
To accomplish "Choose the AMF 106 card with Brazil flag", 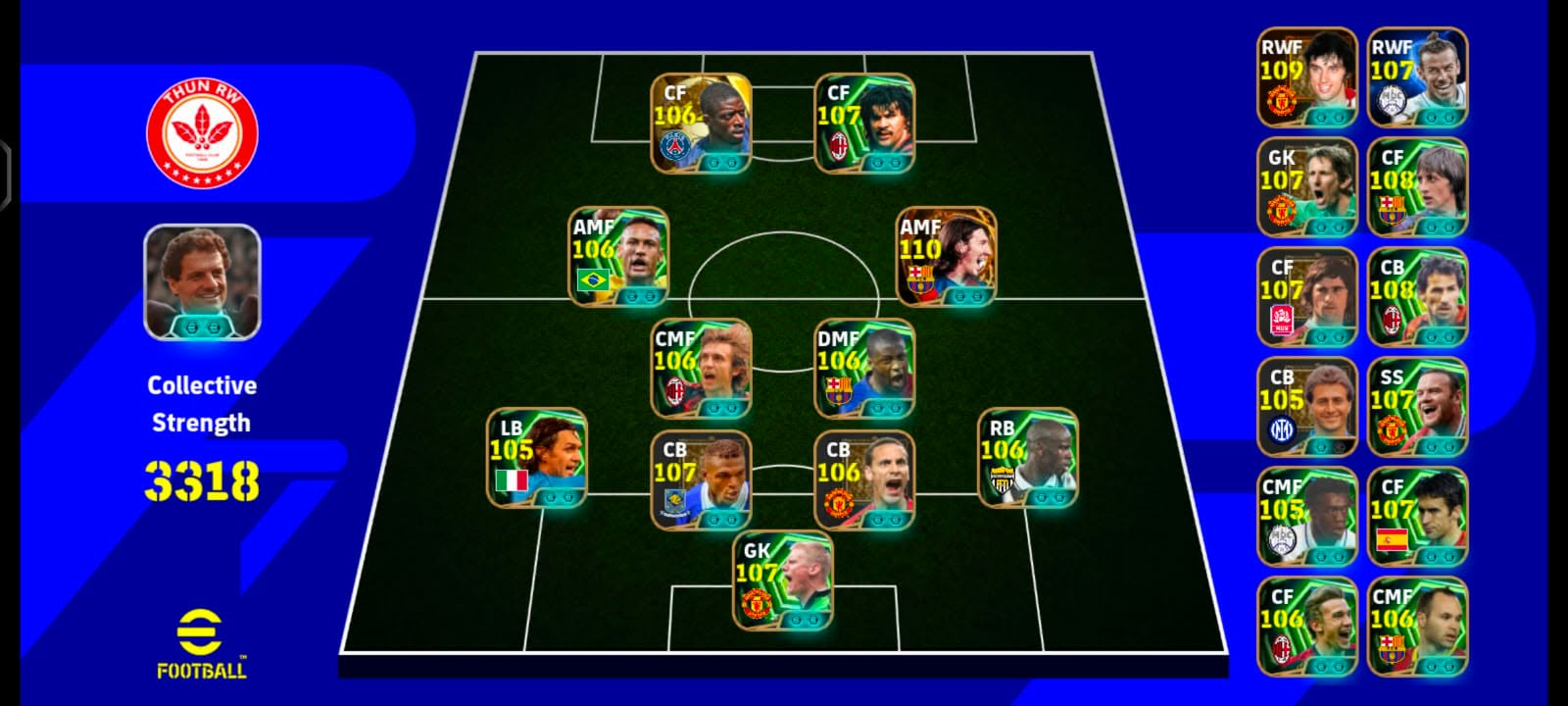I will [619, 257].
